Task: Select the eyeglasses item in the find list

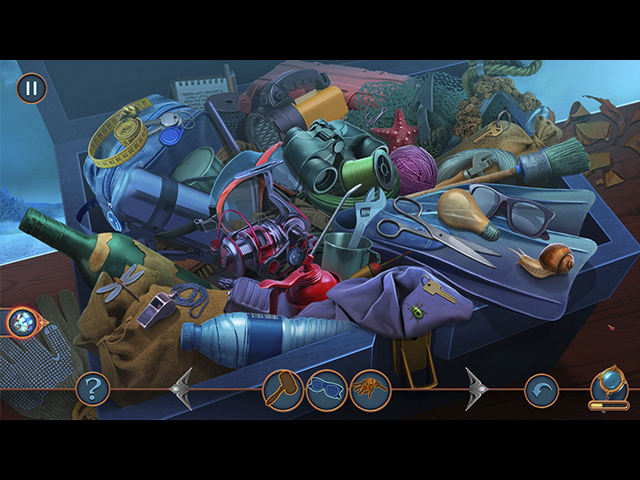Action: click(x=326, y=389)
